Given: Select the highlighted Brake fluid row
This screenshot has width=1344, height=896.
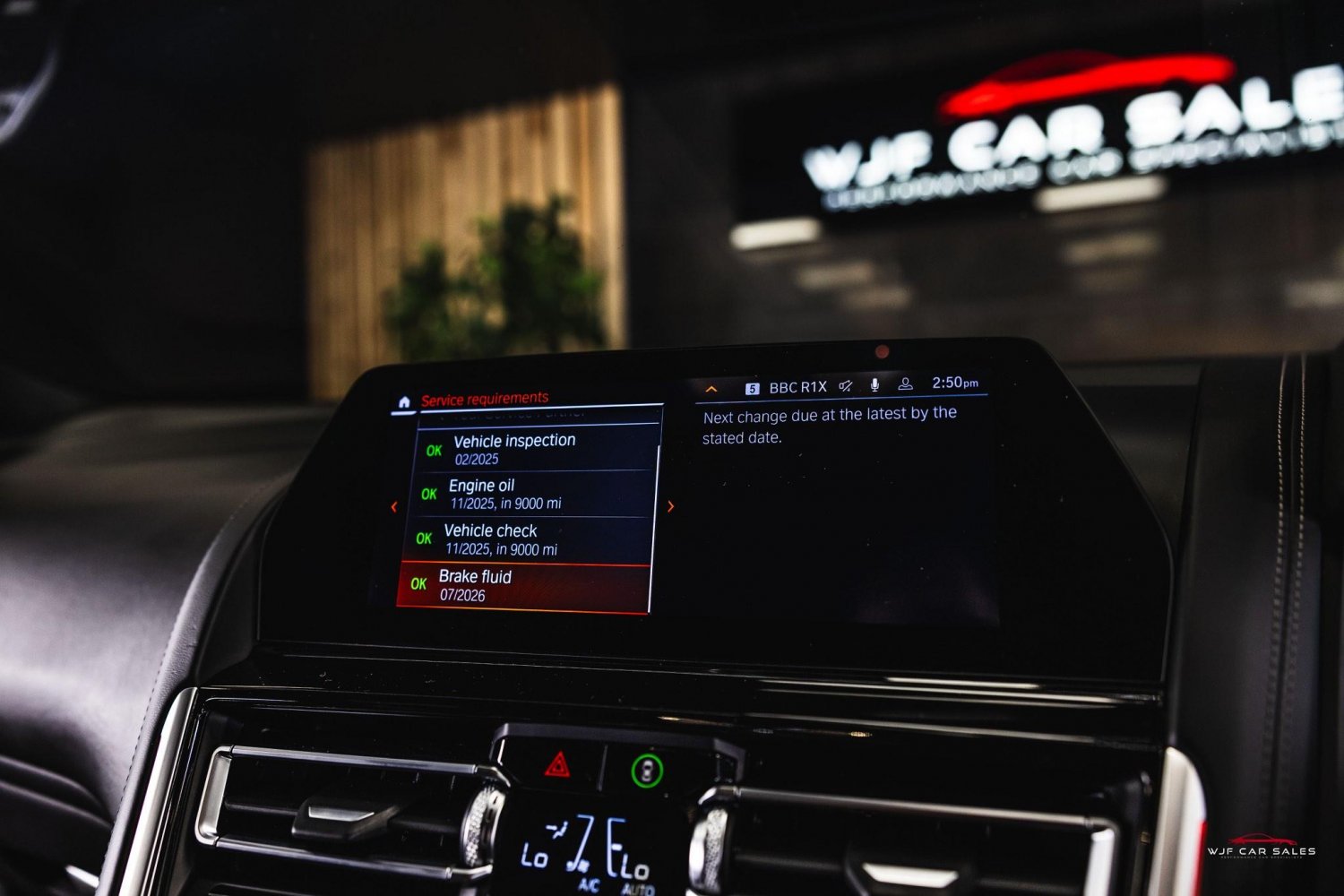Looking at the screenshot, I should (x=524, y=586).
